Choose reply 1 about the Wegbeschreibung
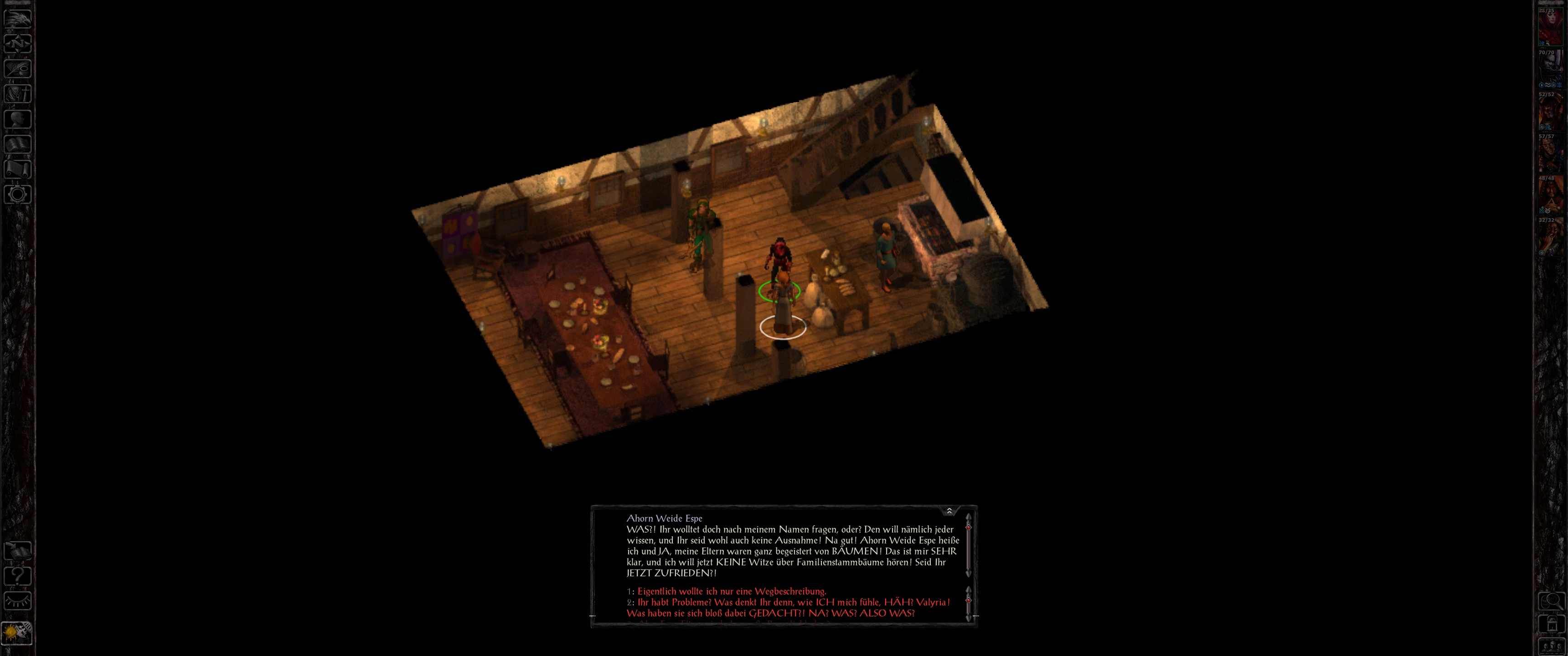The height and width of the screenshot is (656, 1568). pos(731,591)
